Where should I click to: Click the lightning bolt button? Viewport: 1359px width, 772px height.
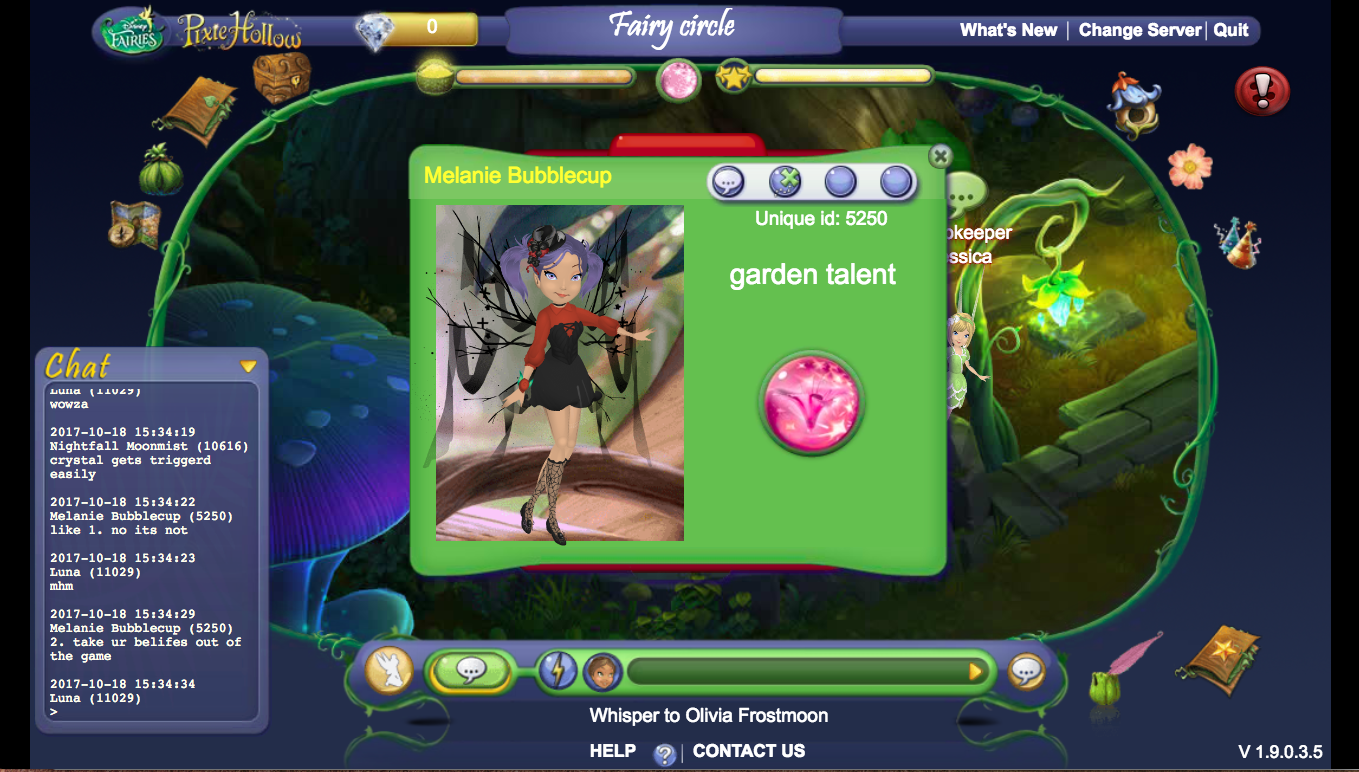(558, 671)
